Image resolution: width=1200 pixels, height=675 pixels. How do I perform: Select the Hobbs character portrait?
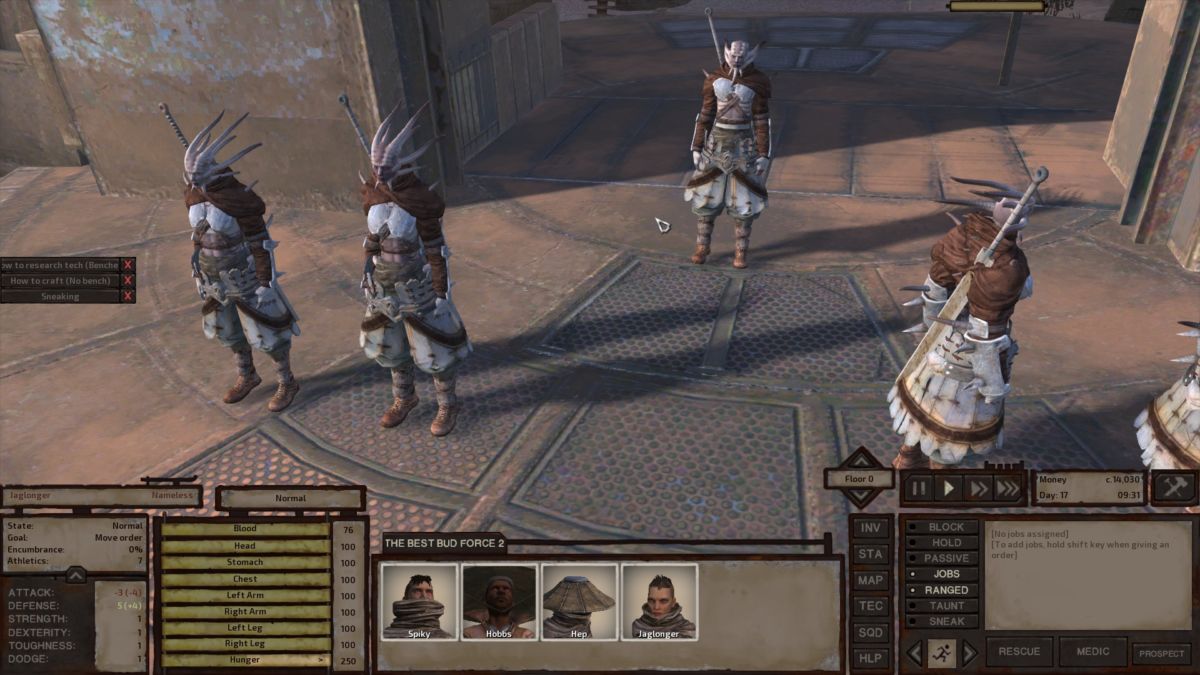pyautogui.click(x=499, y=600)
